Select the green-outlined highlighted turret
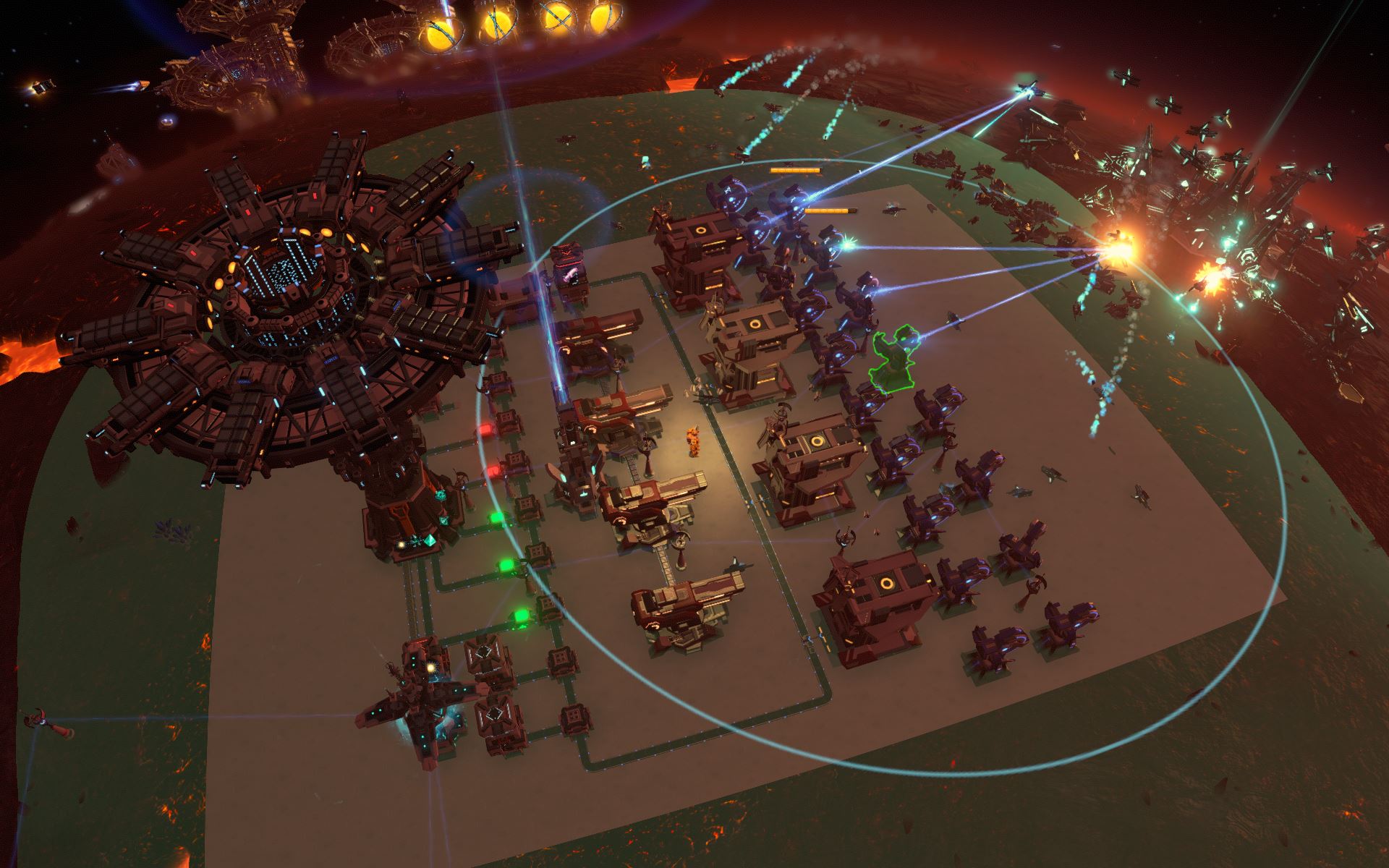 (x=893, y=360)
